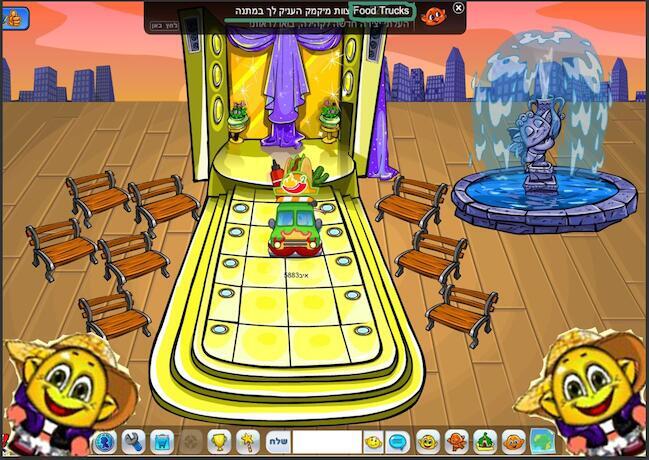Open the yellow smiley emoji picker
649x460 pixels.
click(373, 441)
